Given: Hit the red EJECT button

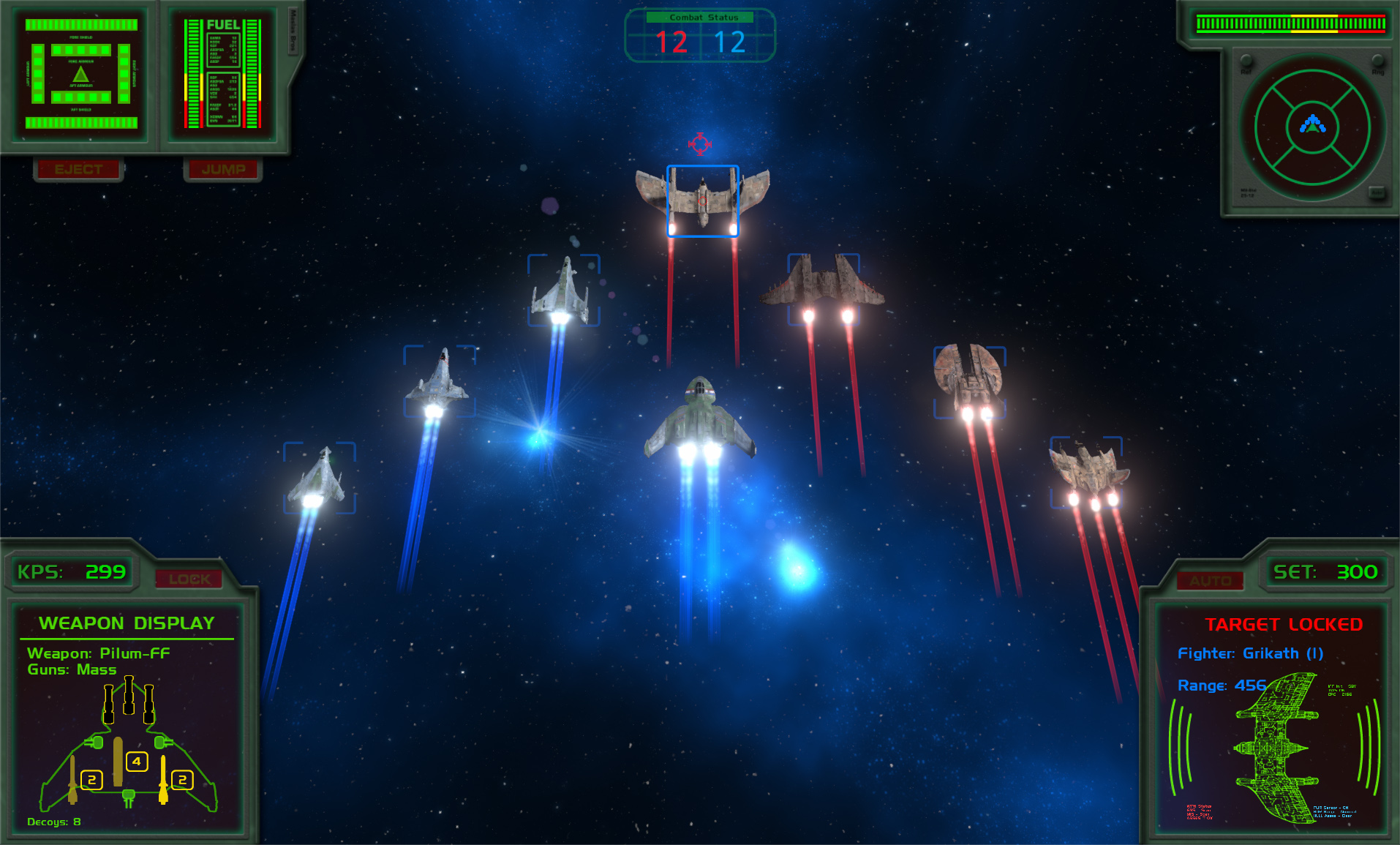Looking at the screenshot, I should tap(78, 169).
